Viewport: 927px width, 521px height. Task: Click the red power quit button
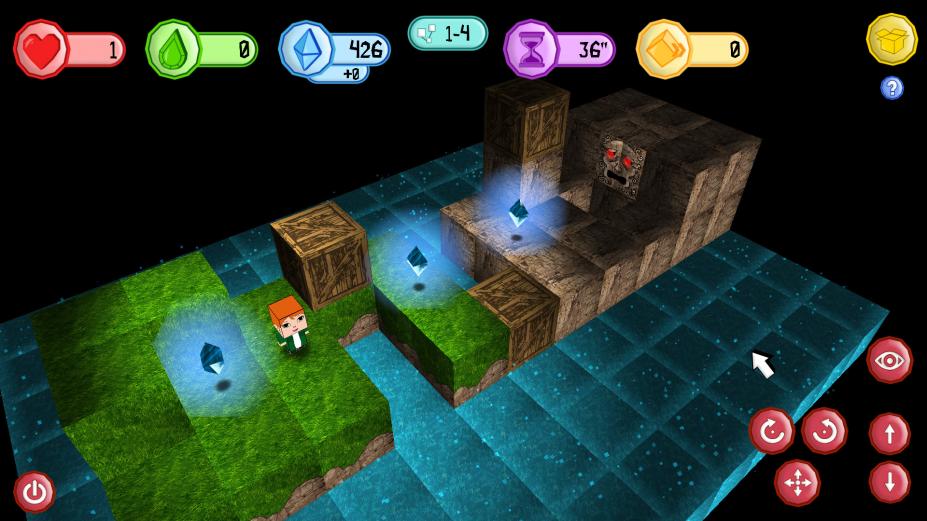(35, 491)
